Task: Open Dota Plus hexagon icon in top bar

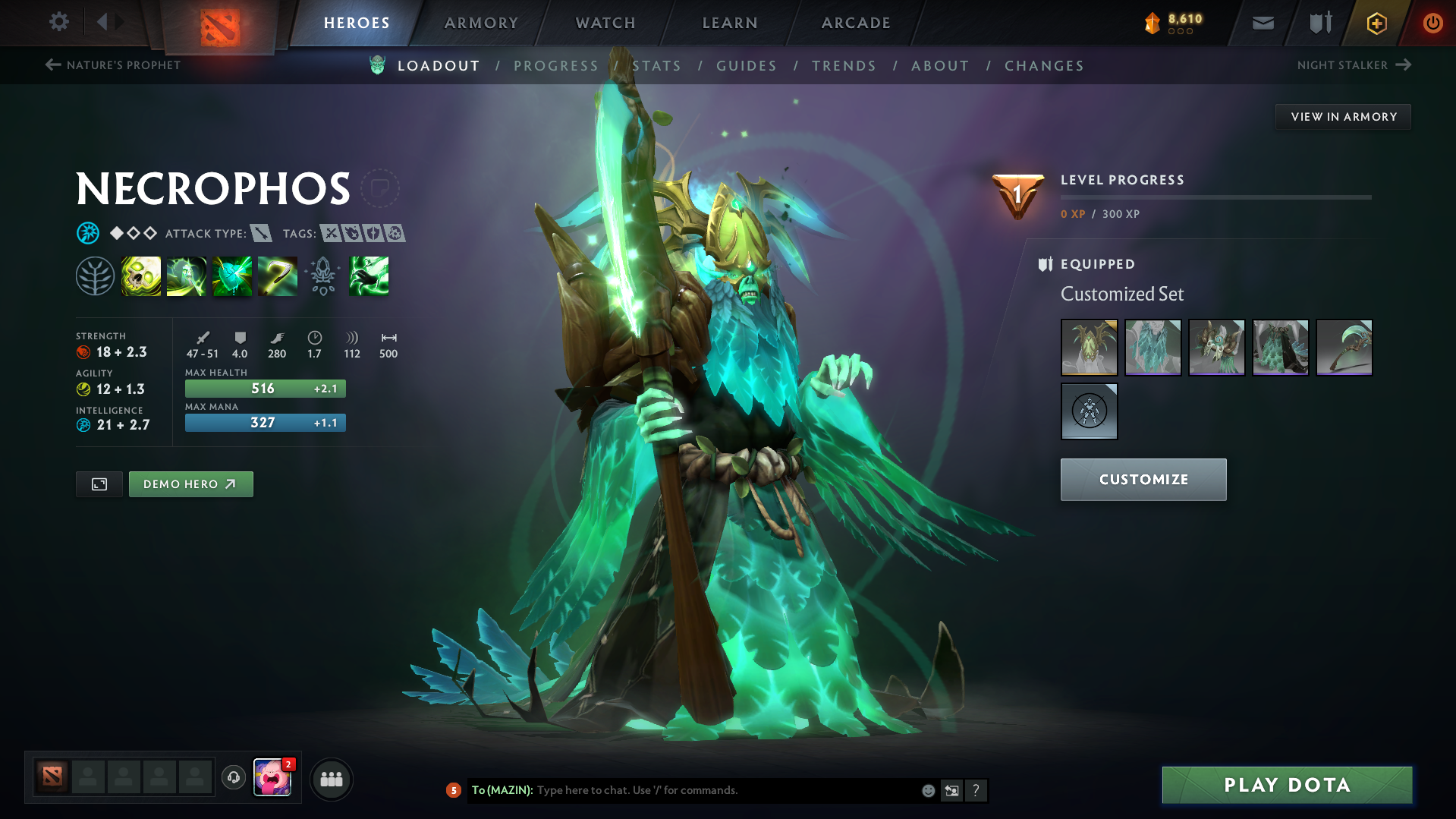Action: tap(1376, 23)
